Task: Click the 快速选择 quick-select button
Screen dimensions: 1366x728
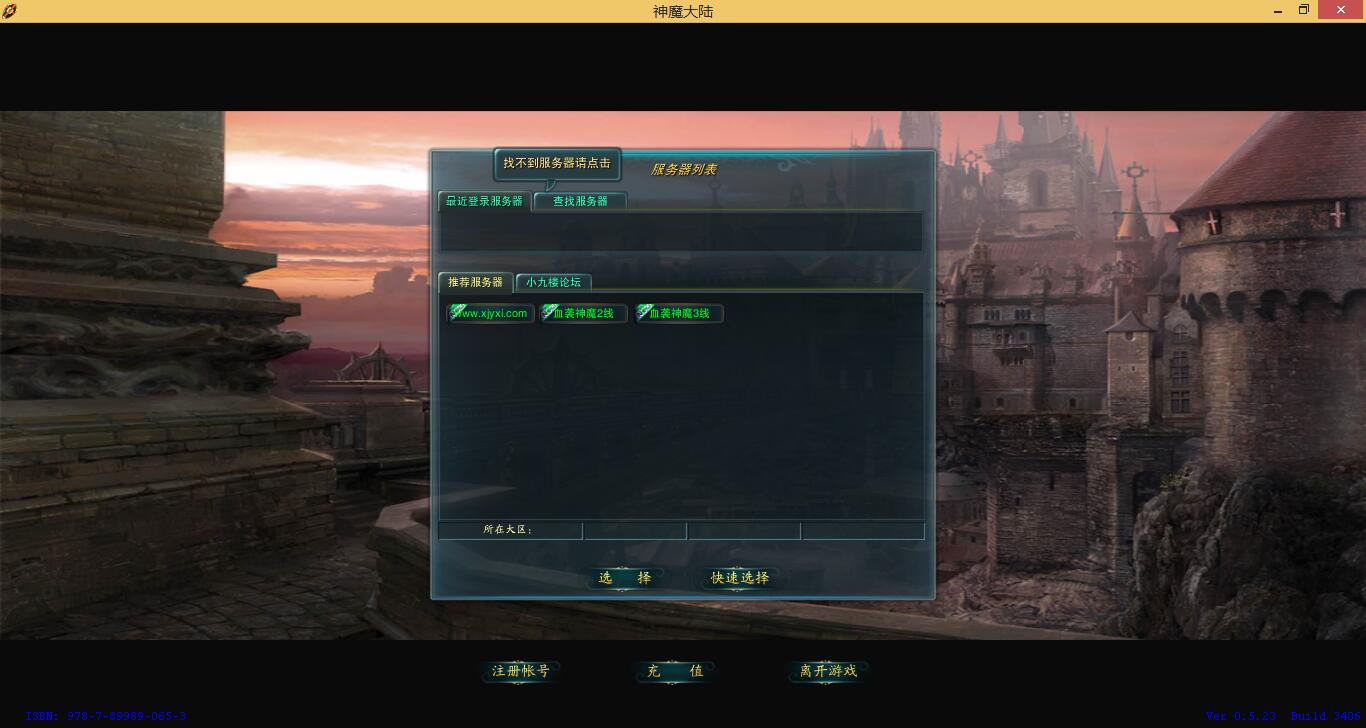Action: 739,578
